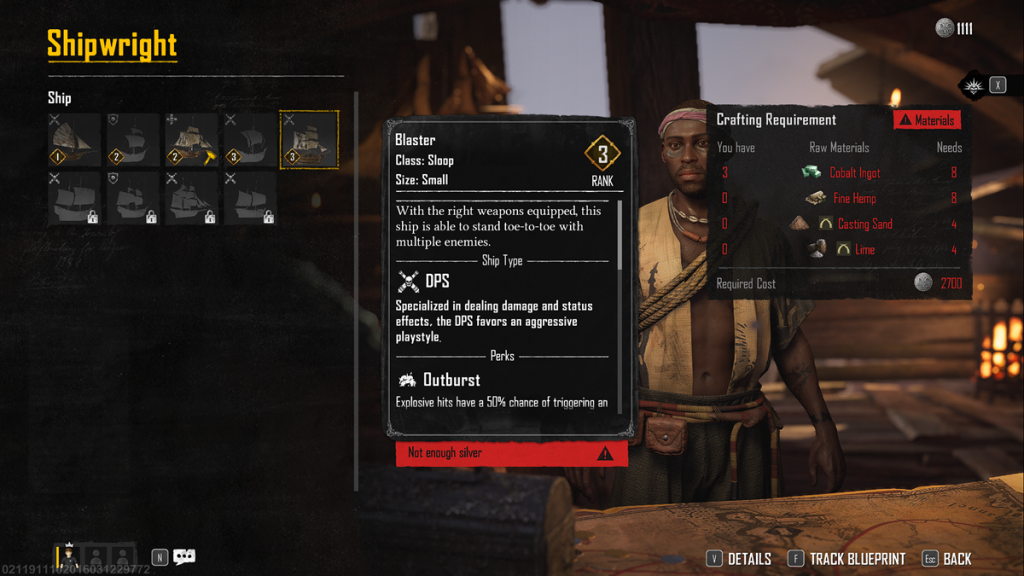Click the ship description scrollbar
Viewport: 1024px width, 576px height.
point(620,235)
